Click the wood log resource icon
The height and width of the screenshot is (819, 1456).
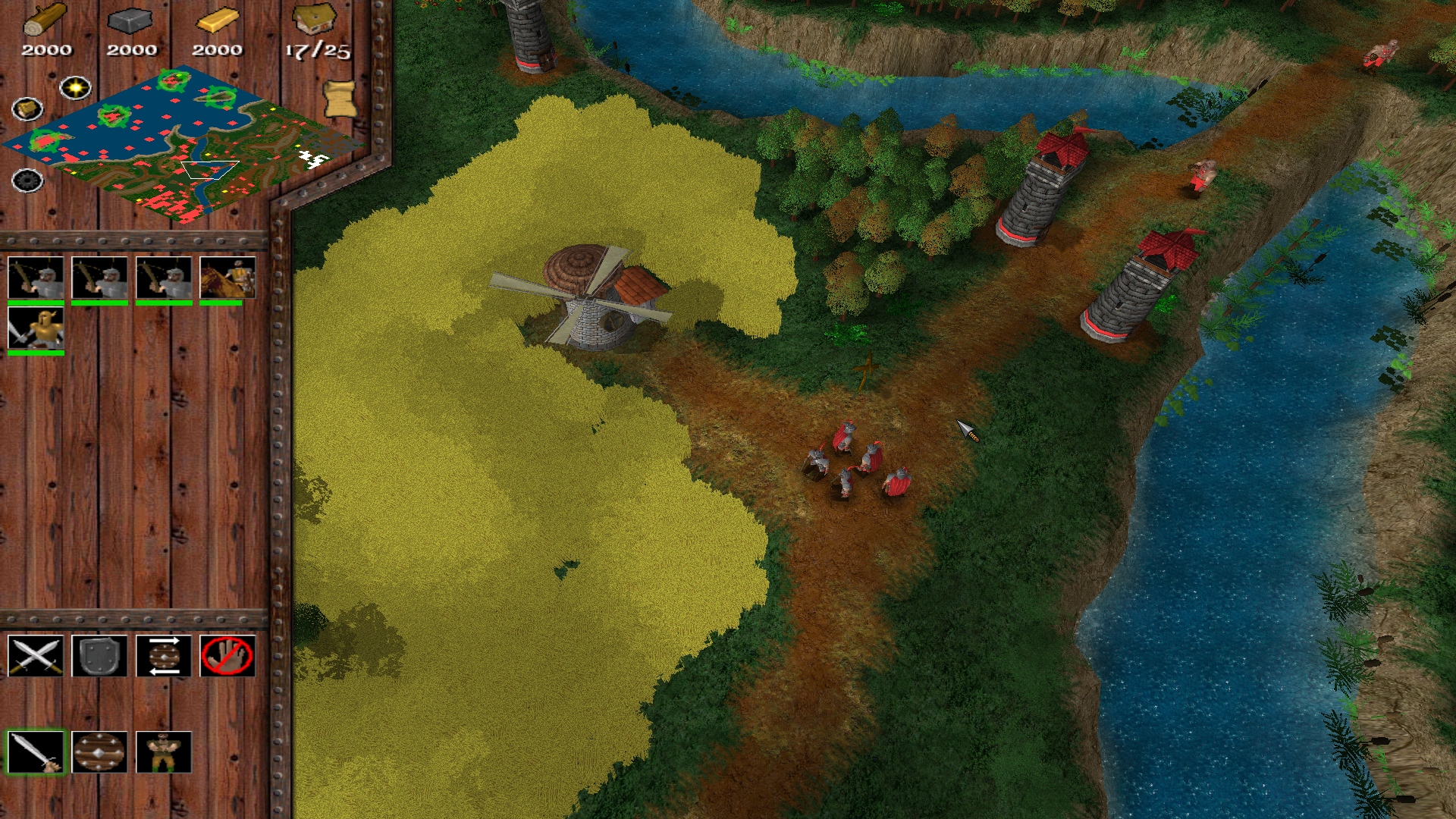[47, 19]
